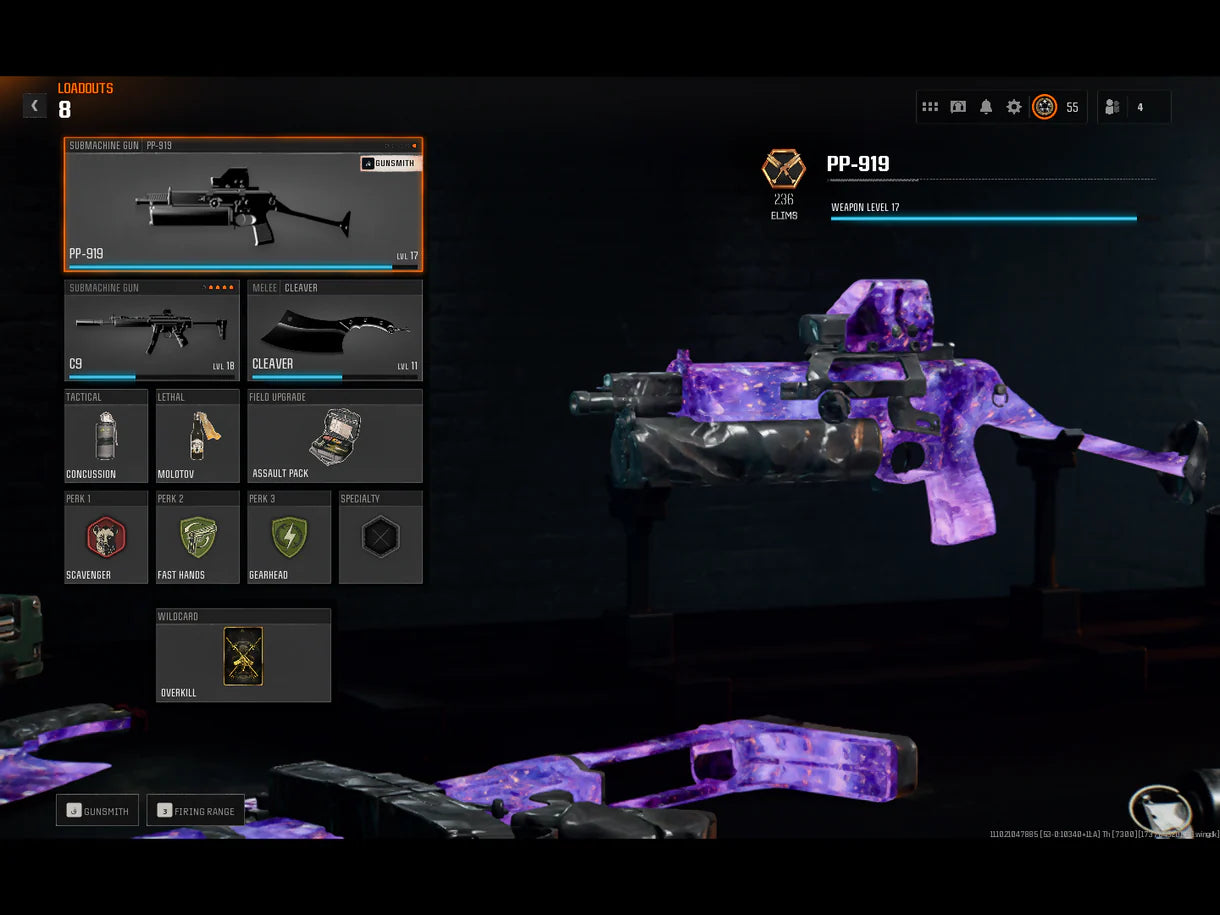1220x915 pixels.
Task: Open the empty Specialty slot
Action: click(x=381, y=537)
